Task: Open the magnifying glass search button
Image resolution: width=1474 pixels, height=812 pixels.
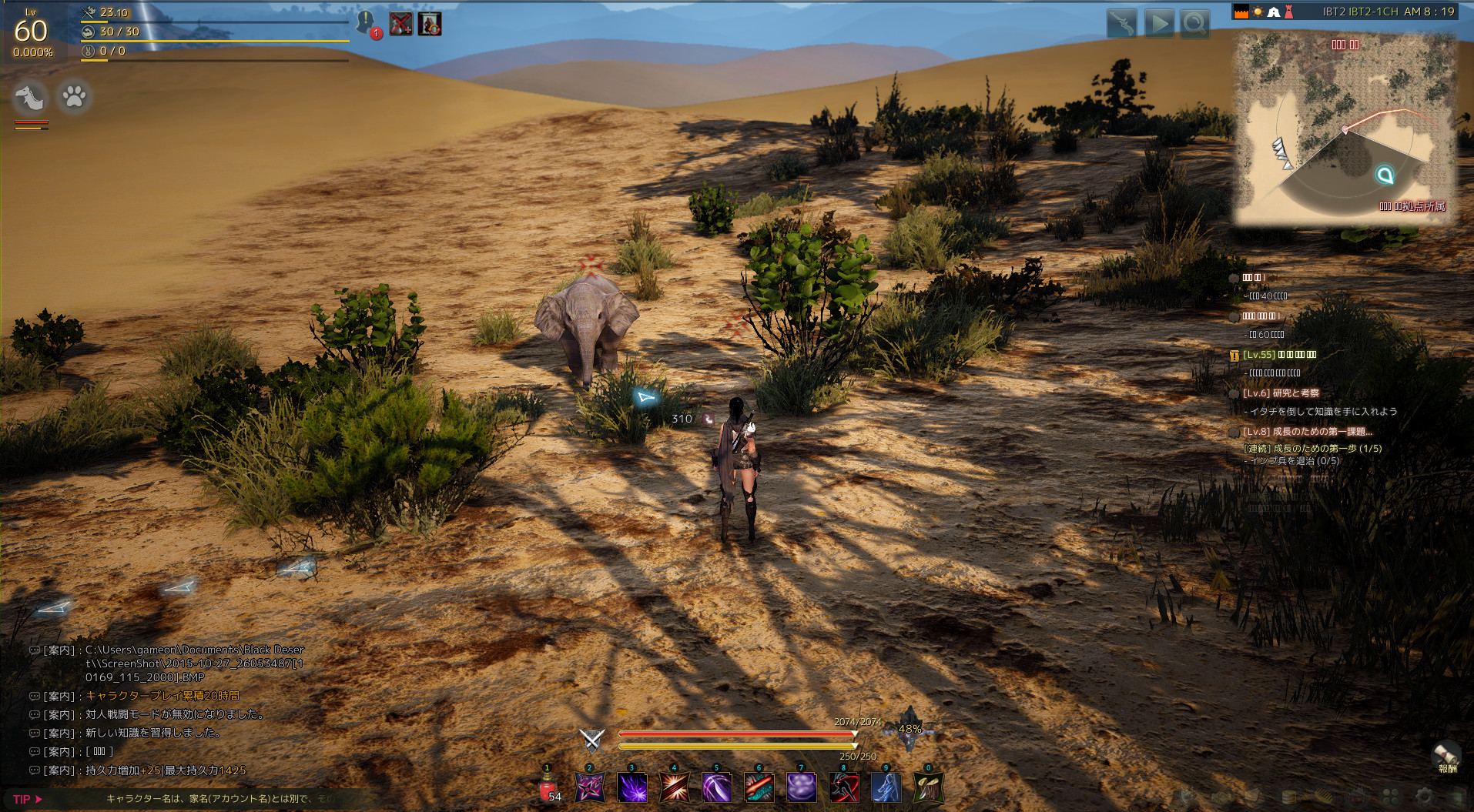Action: (x=1194, y=24)
